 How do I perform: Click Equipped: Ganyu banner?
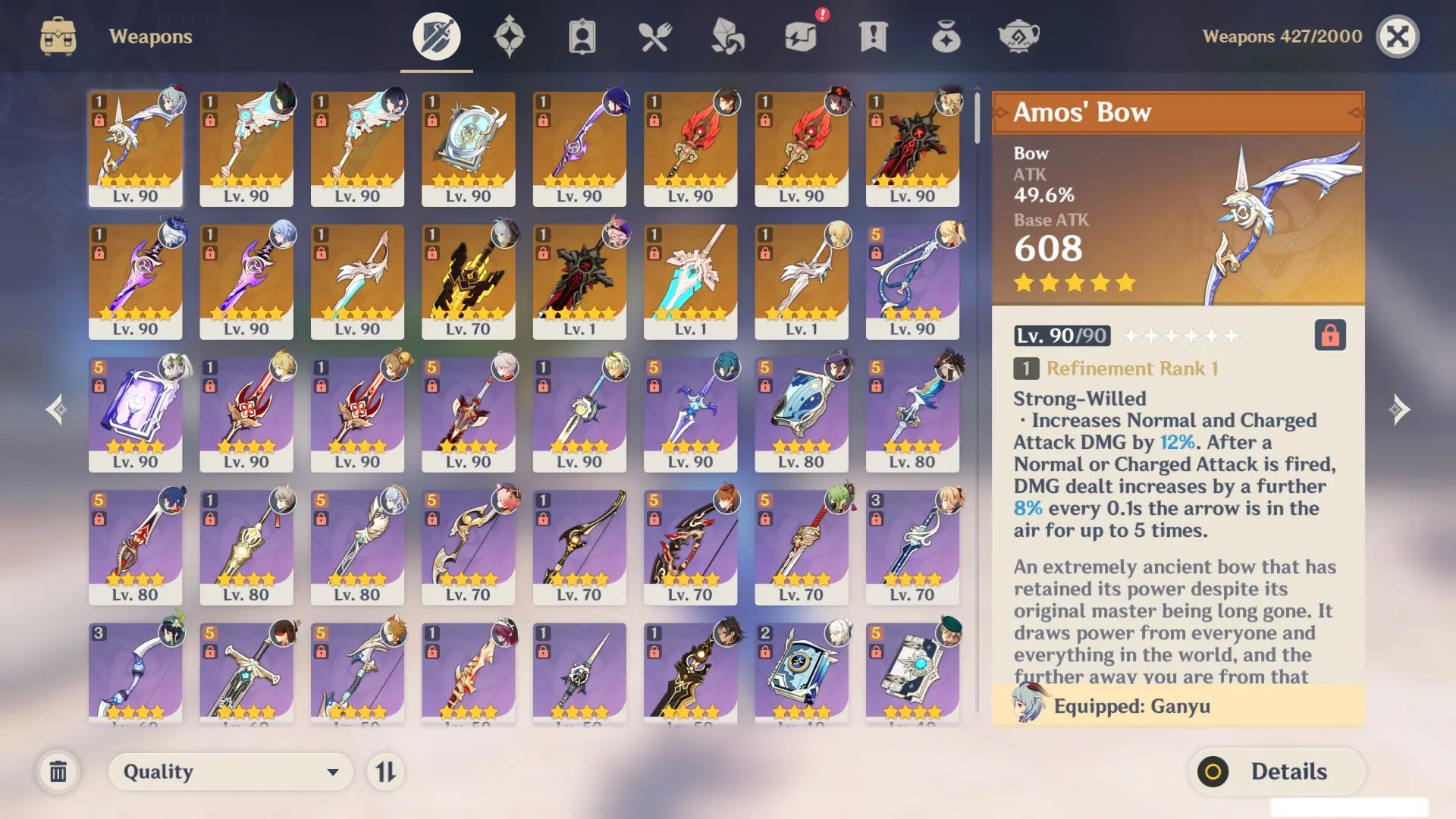tap(1175, 706)
